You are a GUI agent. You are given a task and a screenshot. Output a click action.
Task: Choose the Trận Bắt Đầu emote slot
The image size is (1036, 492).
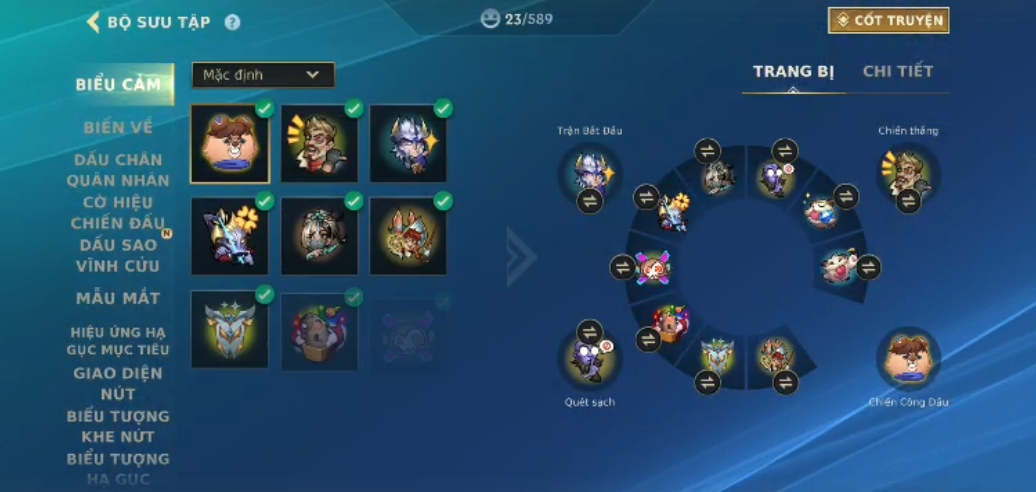pyautogui.click(x=590, y=174)
